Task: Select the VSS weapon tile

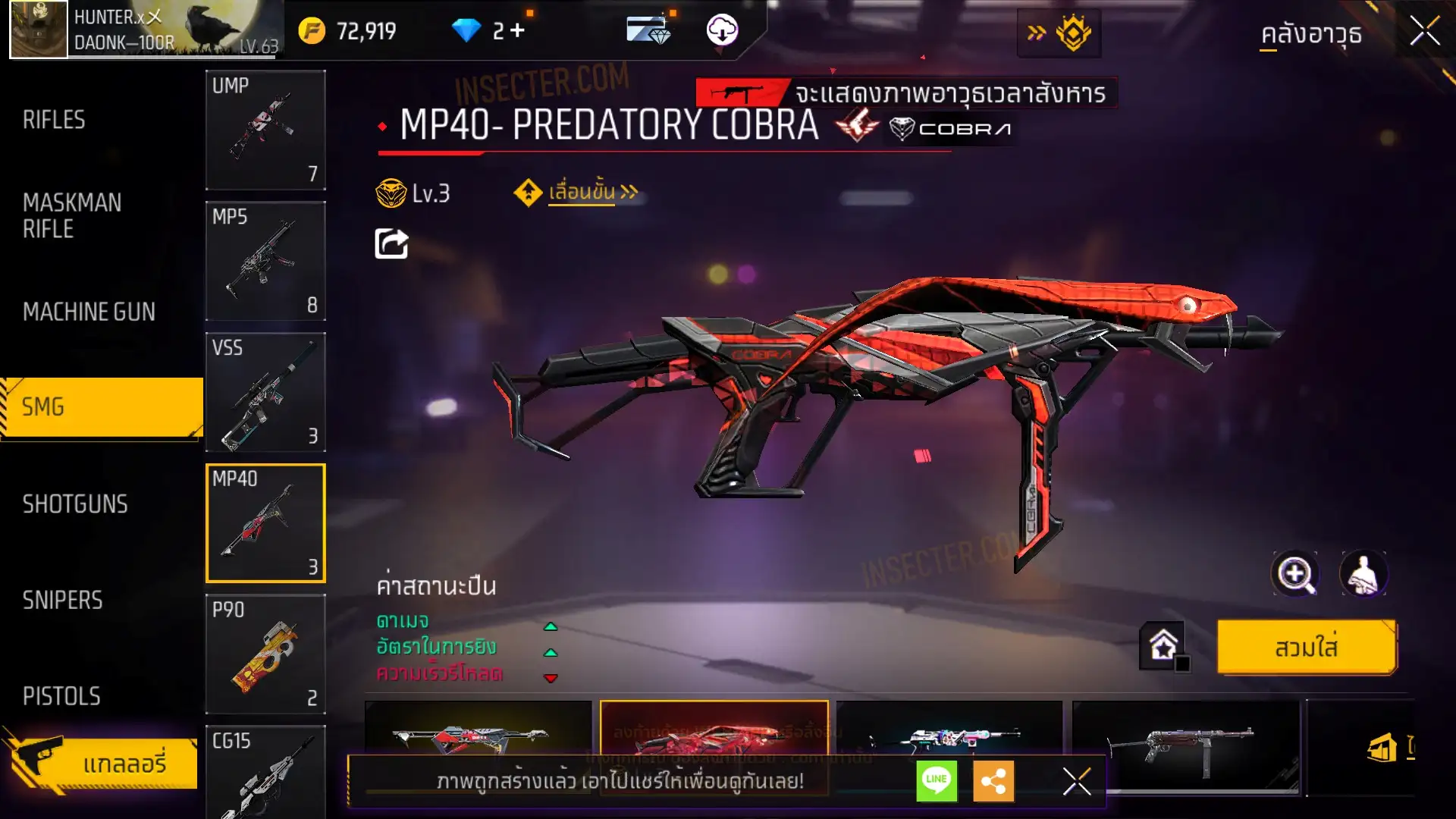Action: click(265, 392)
